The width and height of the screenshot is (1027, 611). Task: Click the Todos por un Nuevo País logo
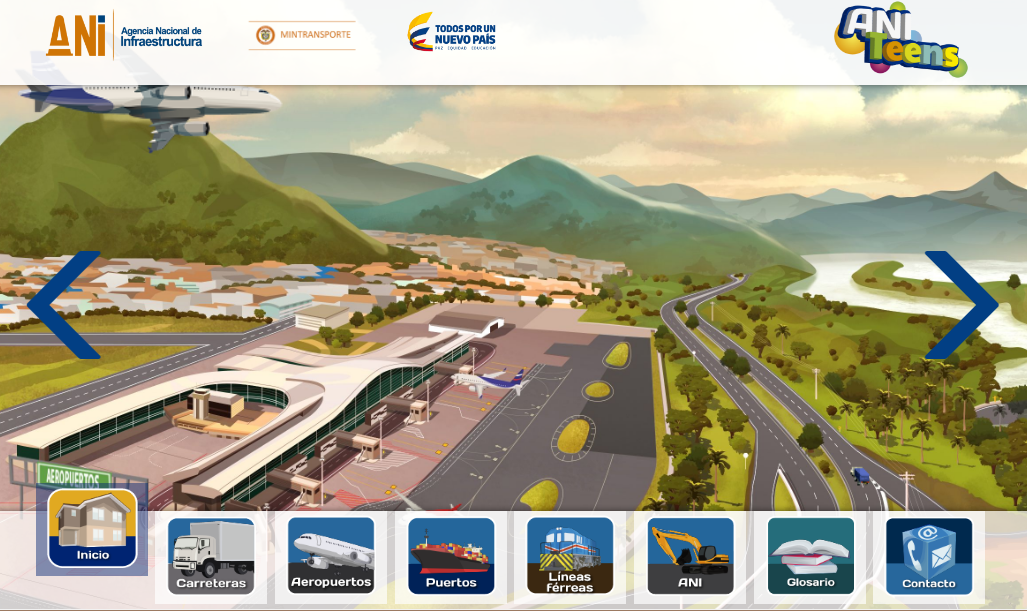click(x=452, y=32)
